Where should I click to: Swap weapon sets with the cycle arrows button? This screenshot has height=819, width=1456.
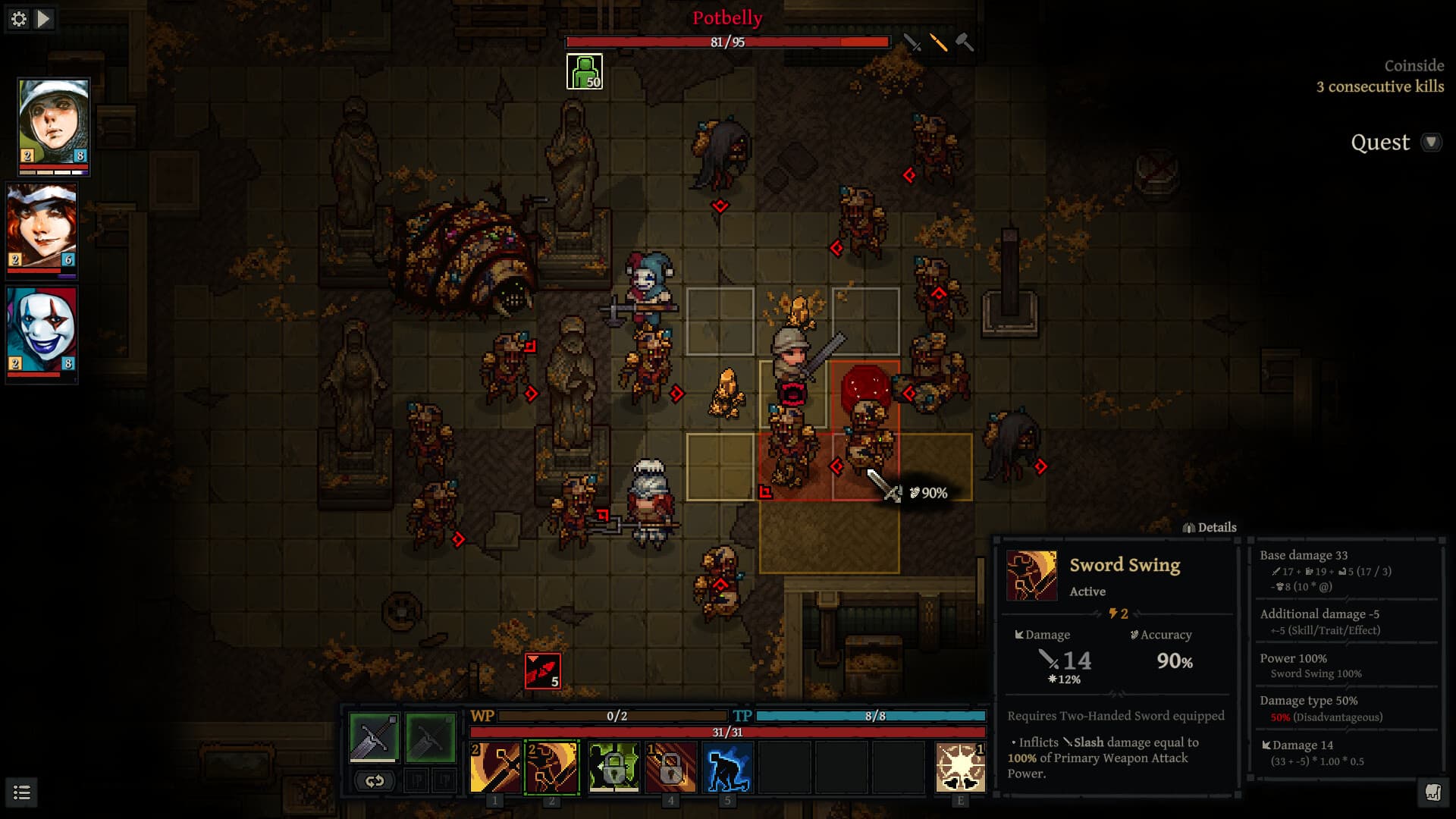coord(374,780)
